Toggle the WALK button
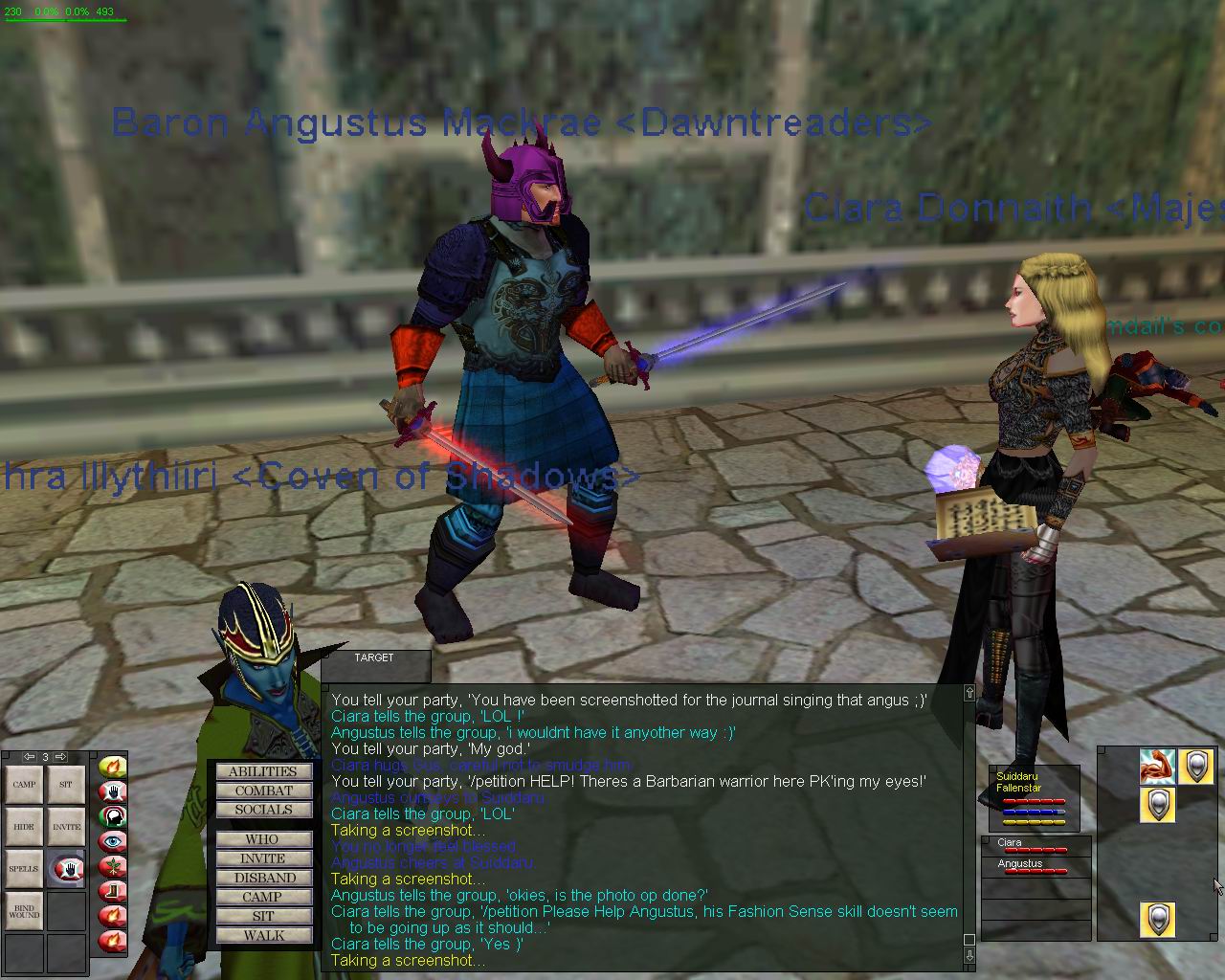Image resolution: width=1225 pixels, height=980 pixels. (x=263, y=935)
